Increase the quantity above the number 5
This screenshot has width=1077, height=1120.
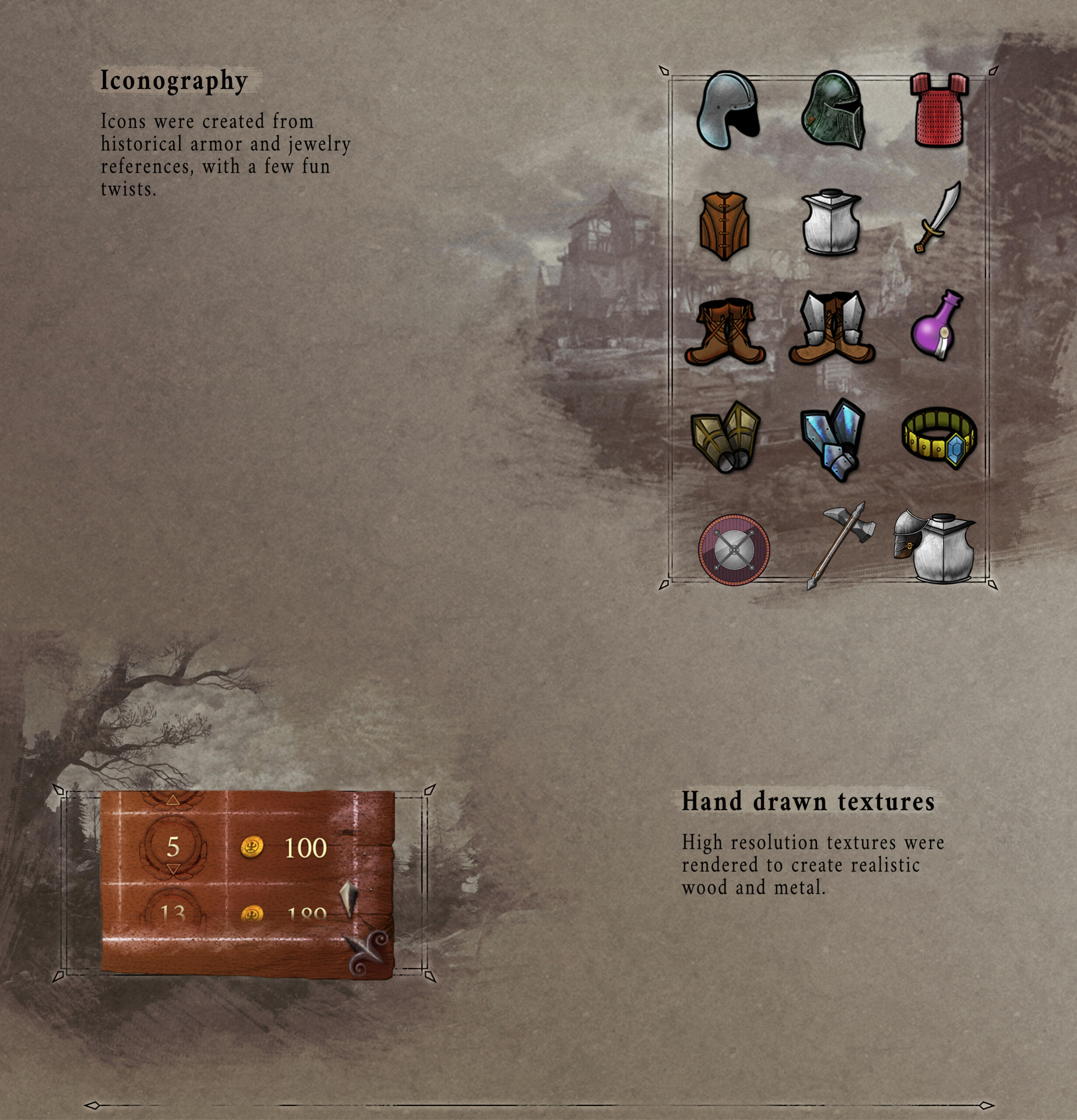tap(173, 801)
